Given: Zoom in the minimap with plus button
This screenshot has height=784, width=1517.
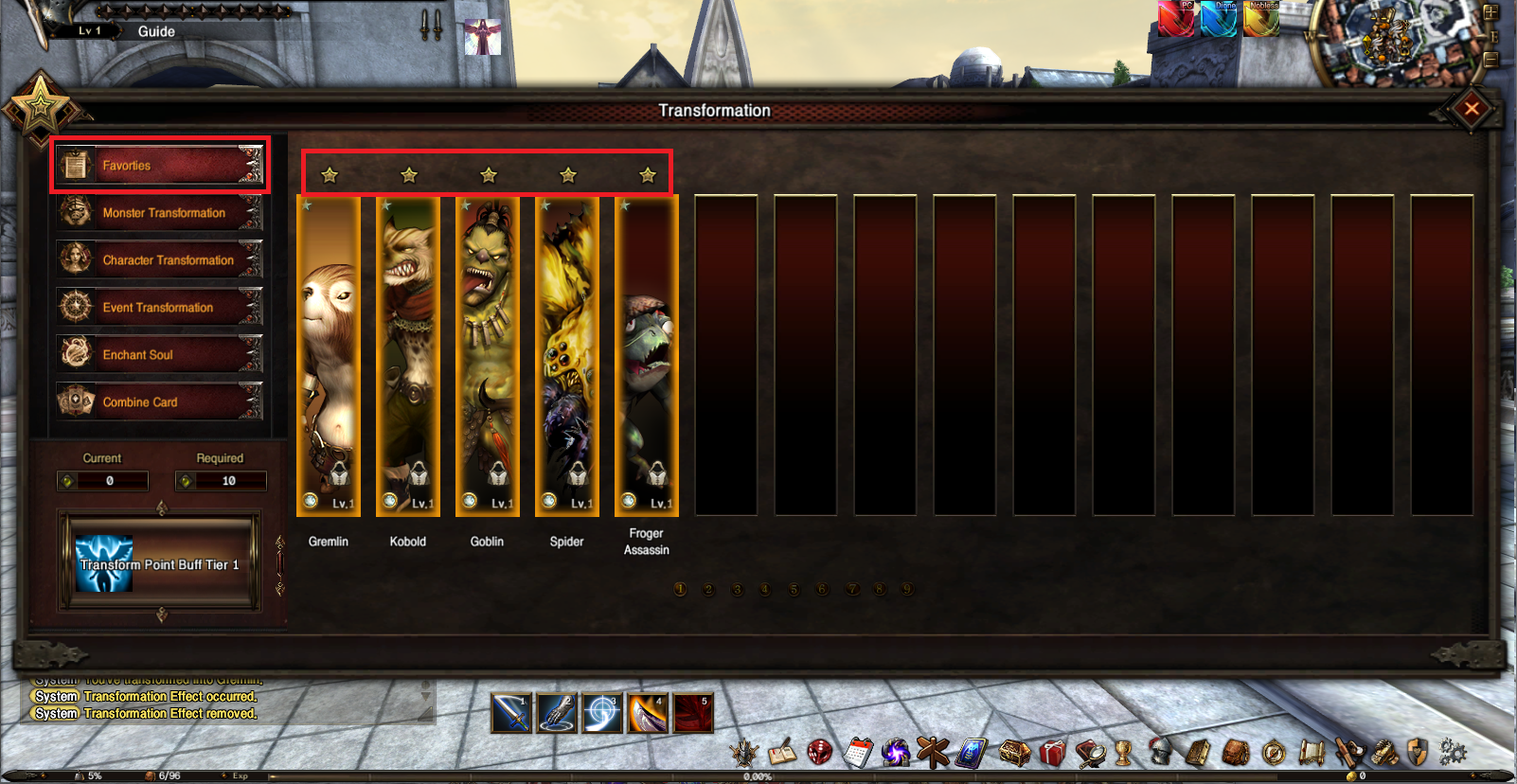Looking at the screenshot, I should pos(1490,13).
